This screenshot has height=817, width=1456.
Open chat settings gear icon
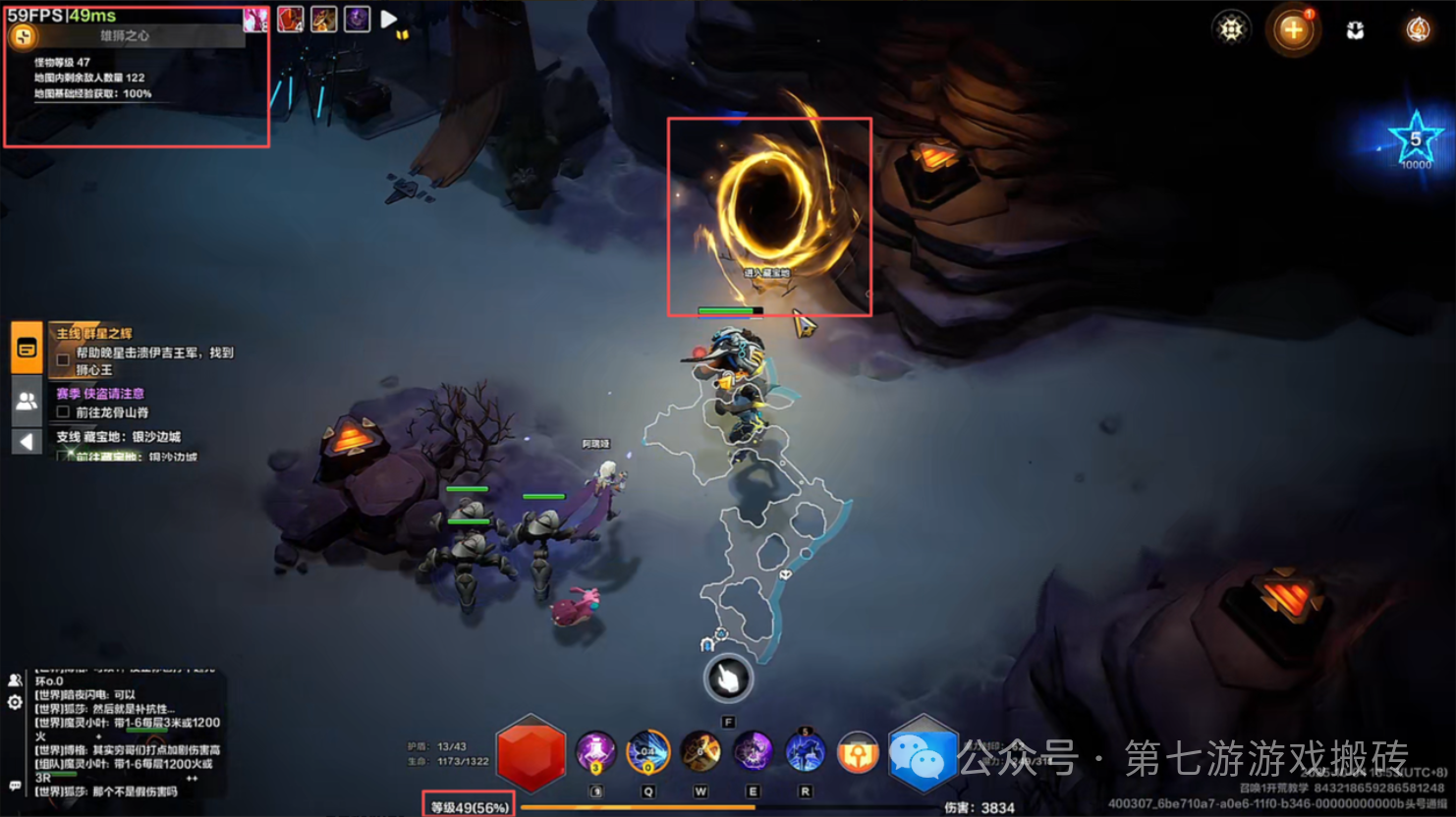15,702
